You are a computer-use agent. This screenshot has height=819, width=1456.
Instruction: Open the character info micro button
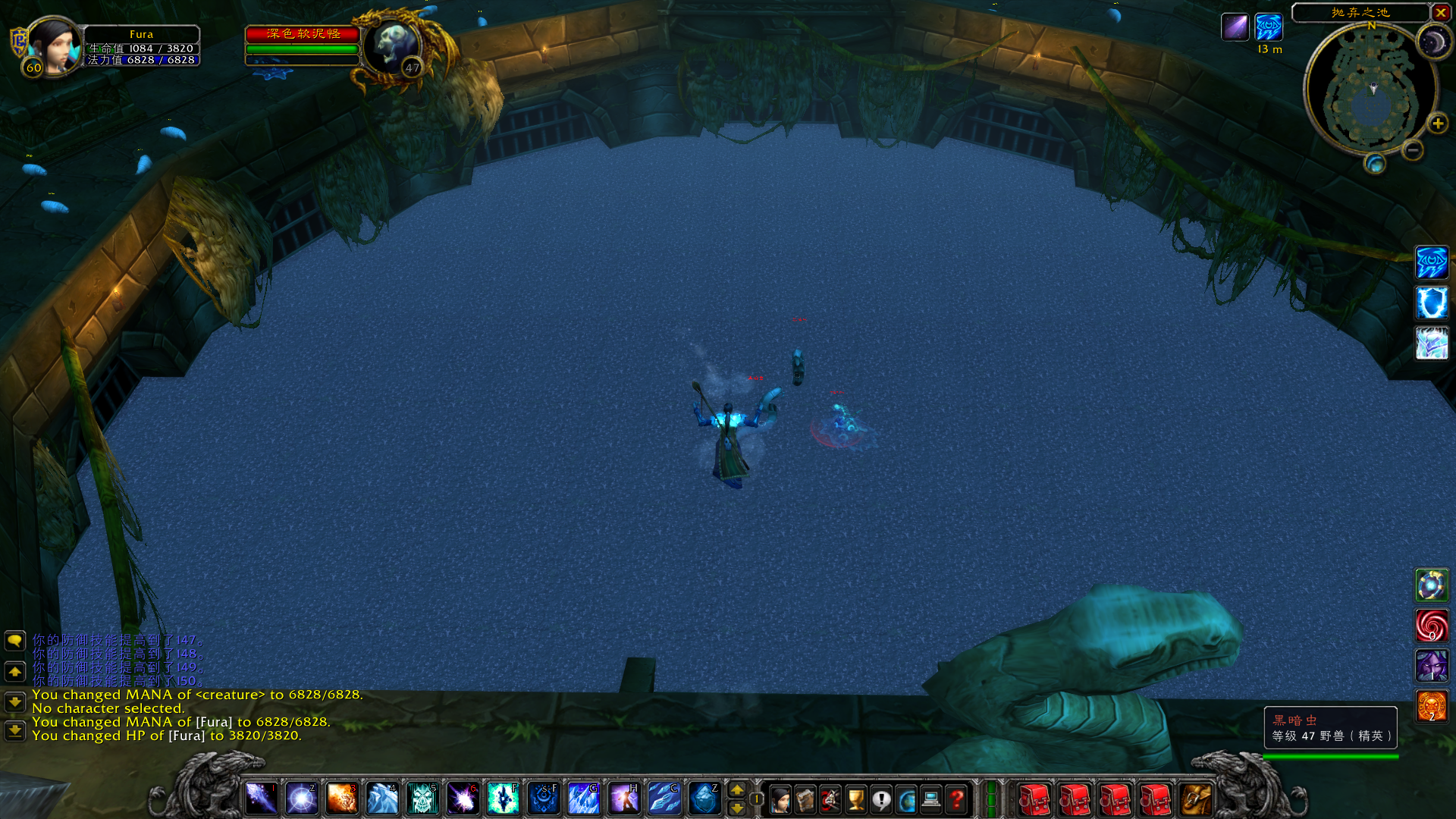[x=780, y=799]
